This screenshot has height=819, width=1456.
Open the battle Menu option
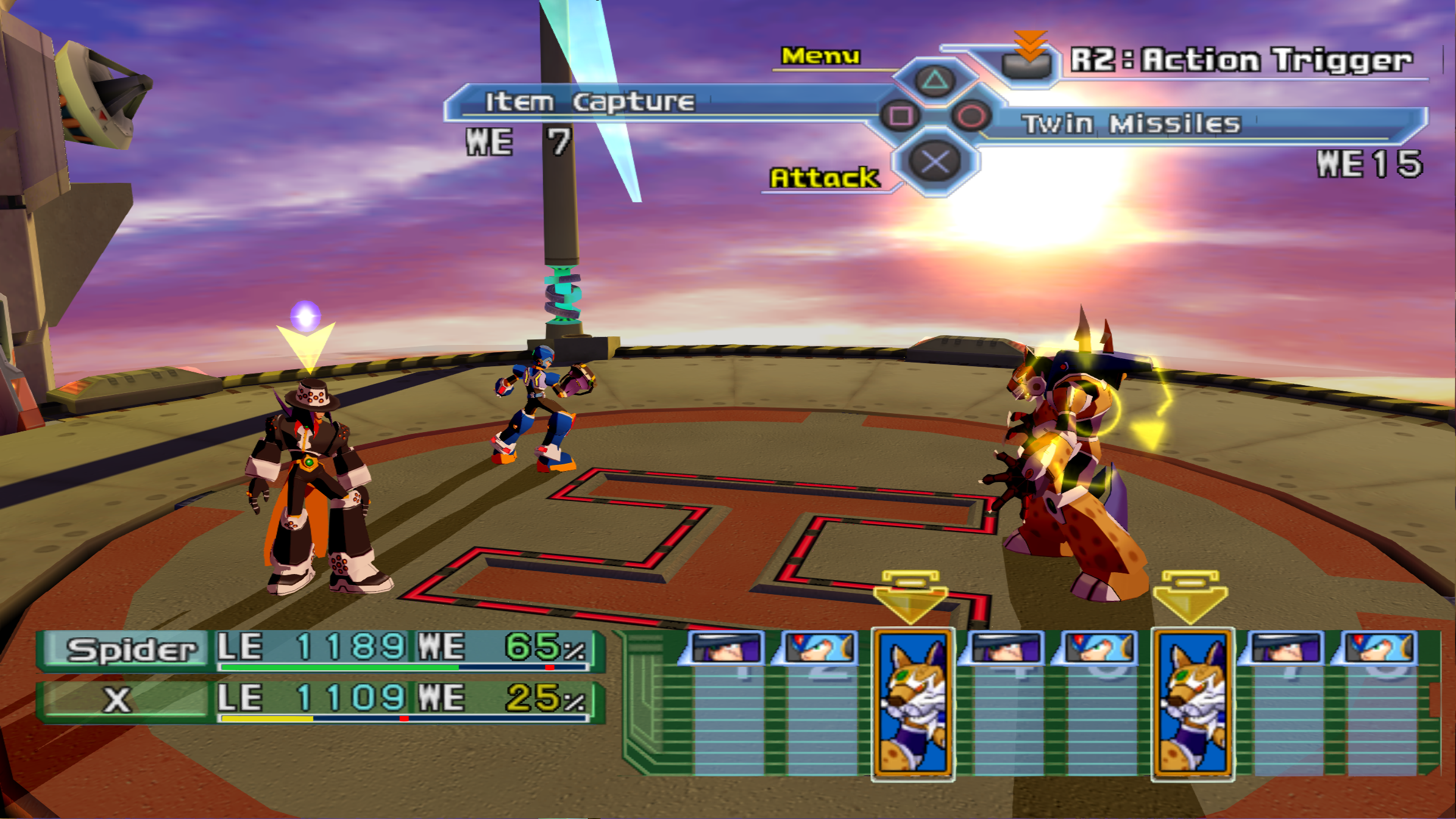(x=820, y=56)
